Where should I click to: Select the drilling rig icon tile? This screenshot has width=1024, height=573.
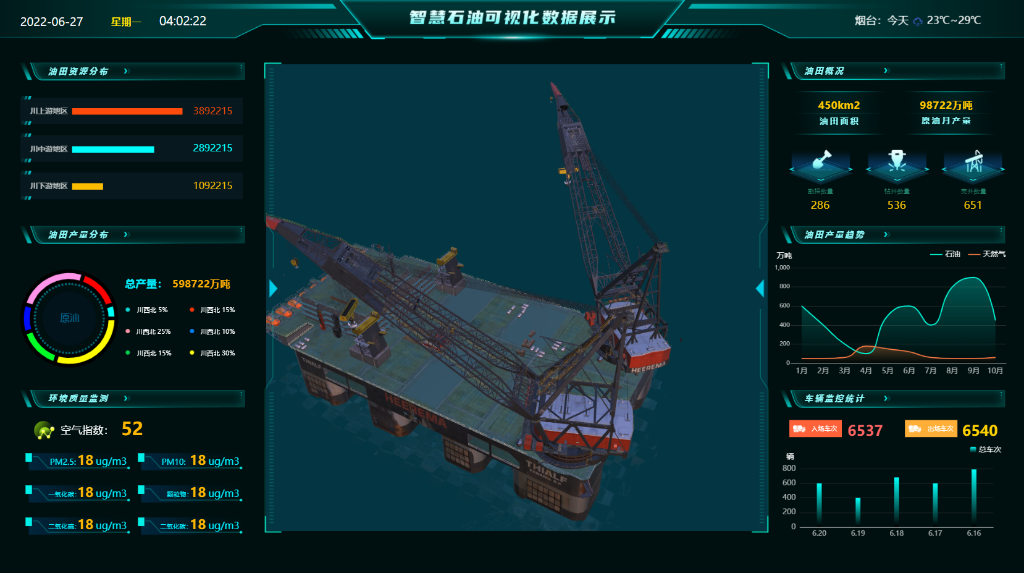[x=896, y=161]
